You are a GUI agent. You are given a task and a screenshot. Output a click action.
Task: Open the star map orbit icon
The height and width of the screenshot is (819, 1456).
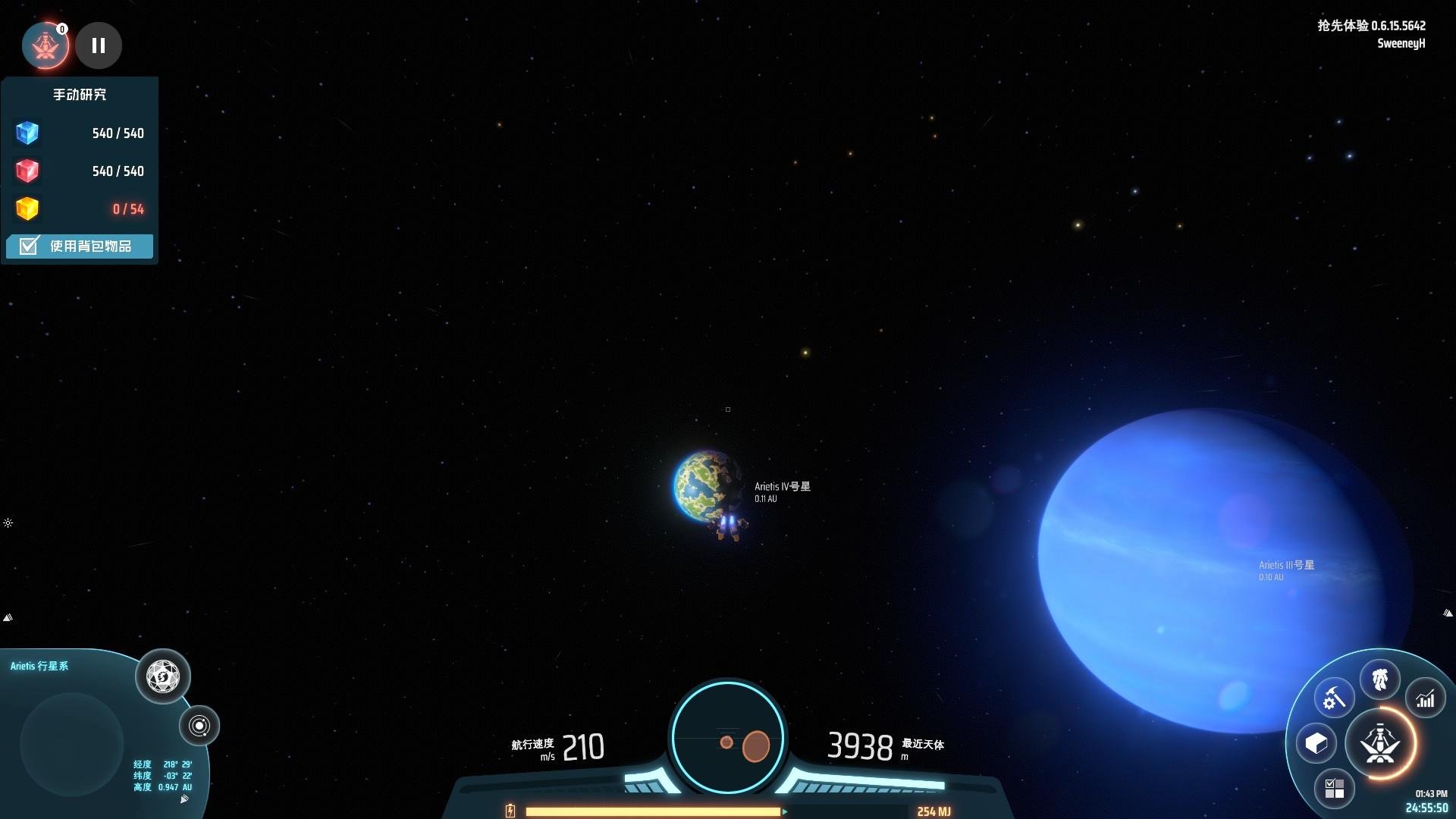(199, 726)
